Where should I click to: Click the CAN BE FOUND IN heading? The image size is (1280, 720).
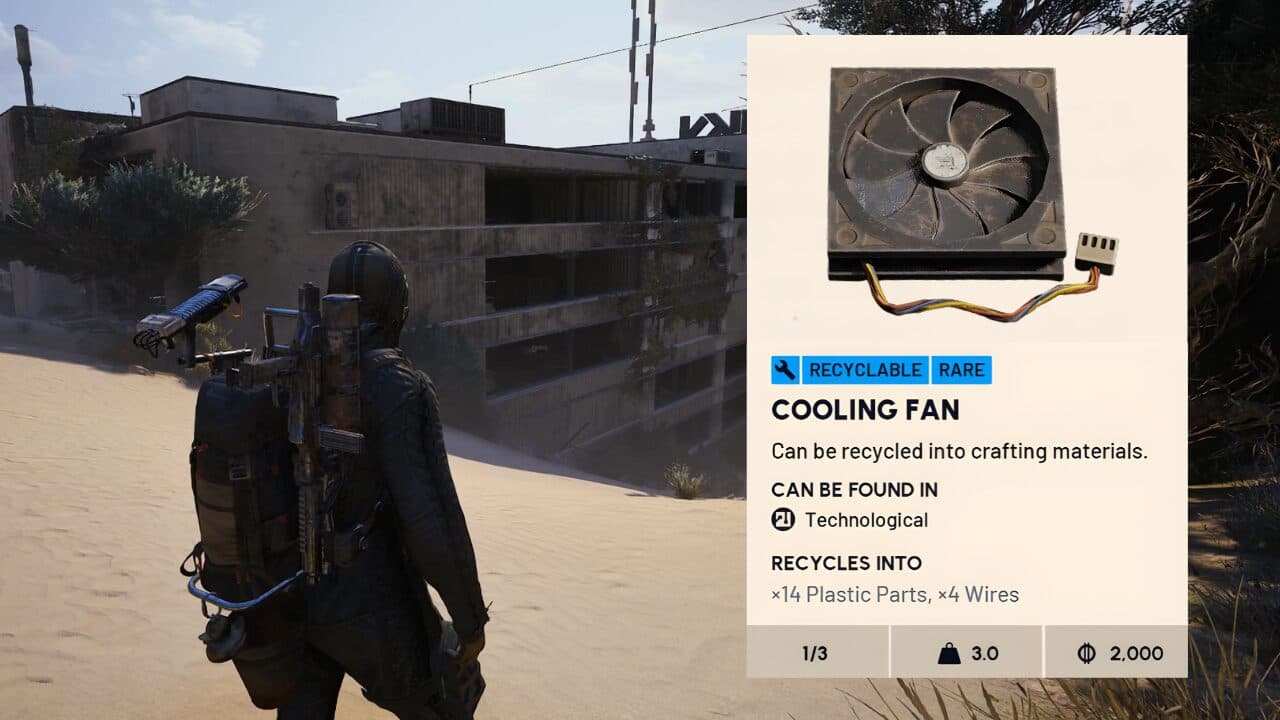coord(854,490)
